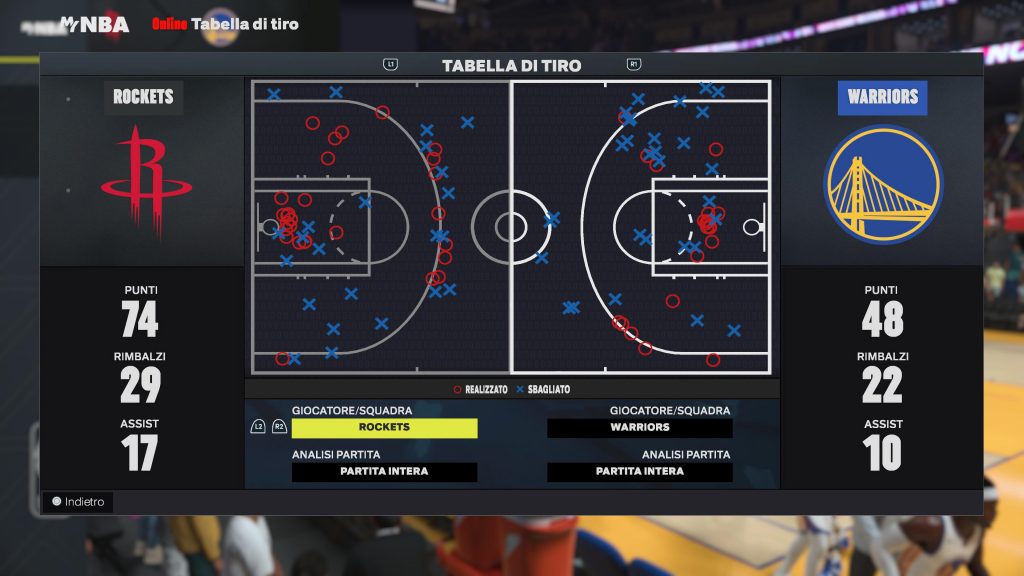Open the PARTITA INTERA selector below ROCKETS
The width and height of the screenshot is (1024, 576).
click(x=384, y=472)
